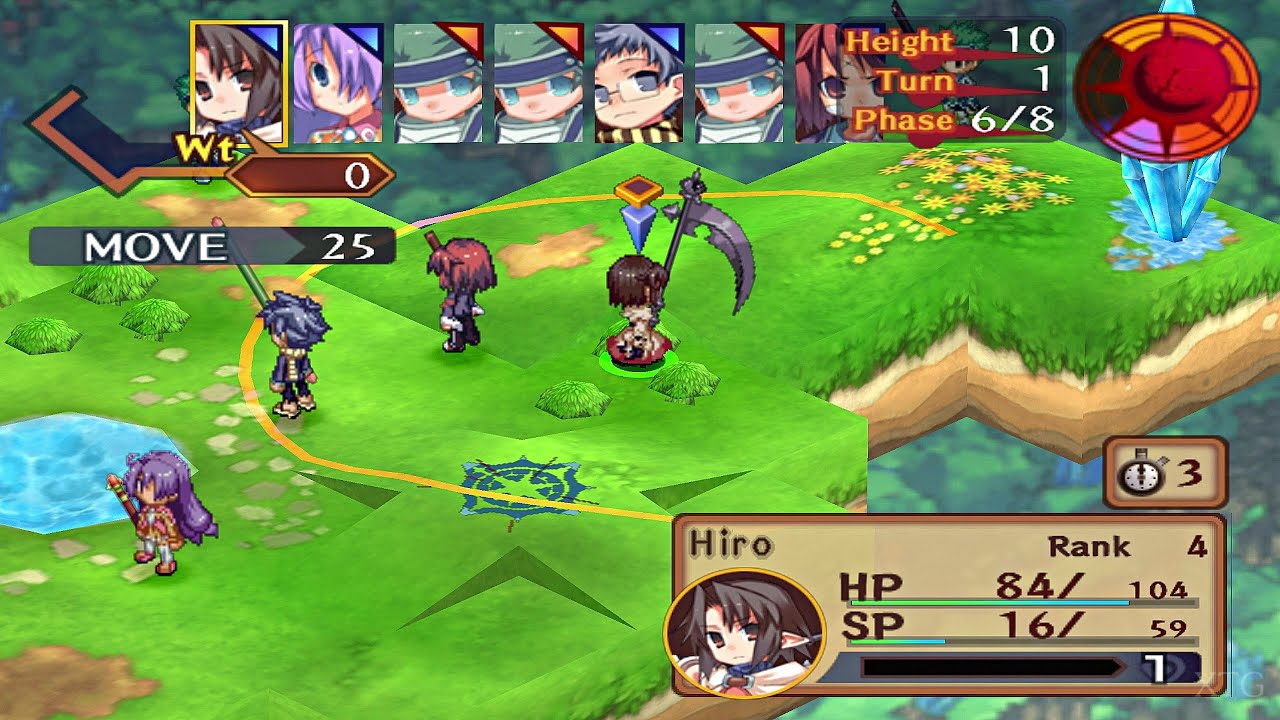
Task: Pick the glasses-wearing man's turn order portrait
Action: click(639, 83)
